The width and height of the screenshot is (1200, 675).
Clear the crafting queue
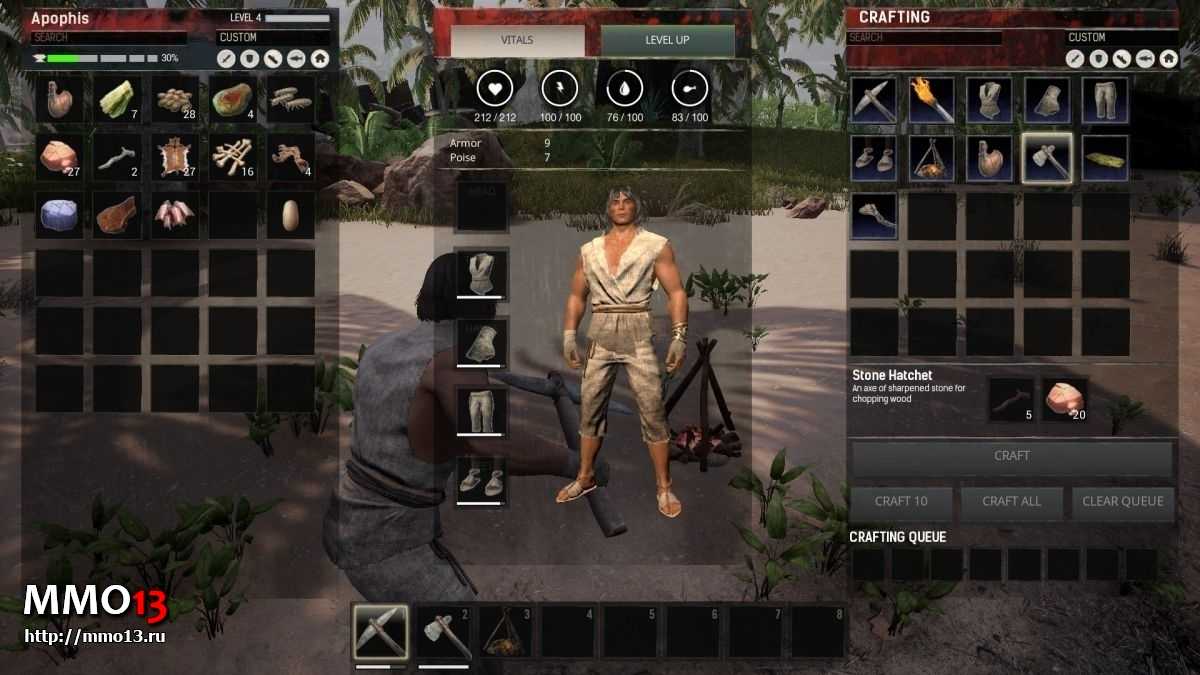click(1122, 501)
